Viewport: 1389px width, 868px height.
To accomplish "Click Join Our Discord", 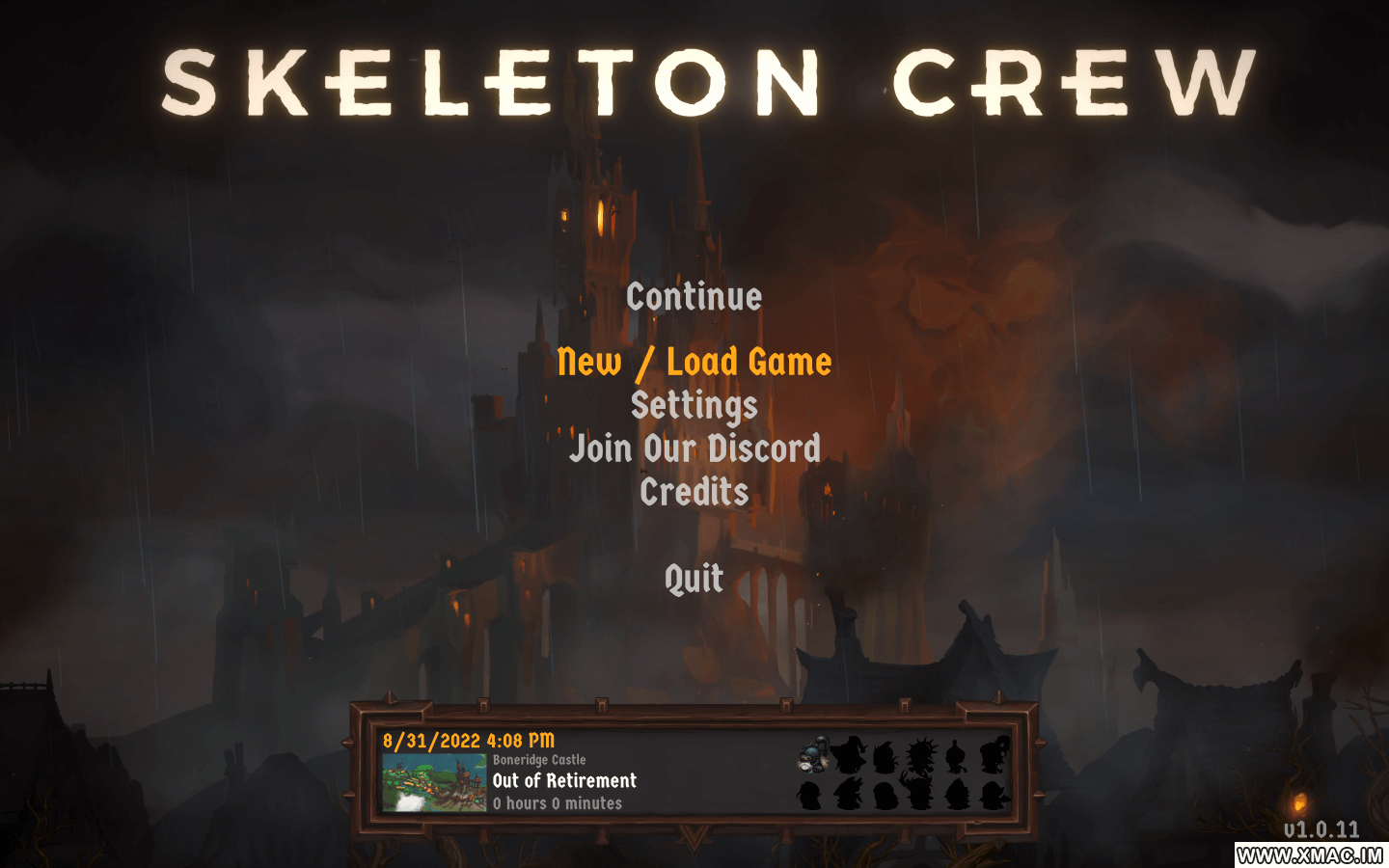I will pos(694,448).
